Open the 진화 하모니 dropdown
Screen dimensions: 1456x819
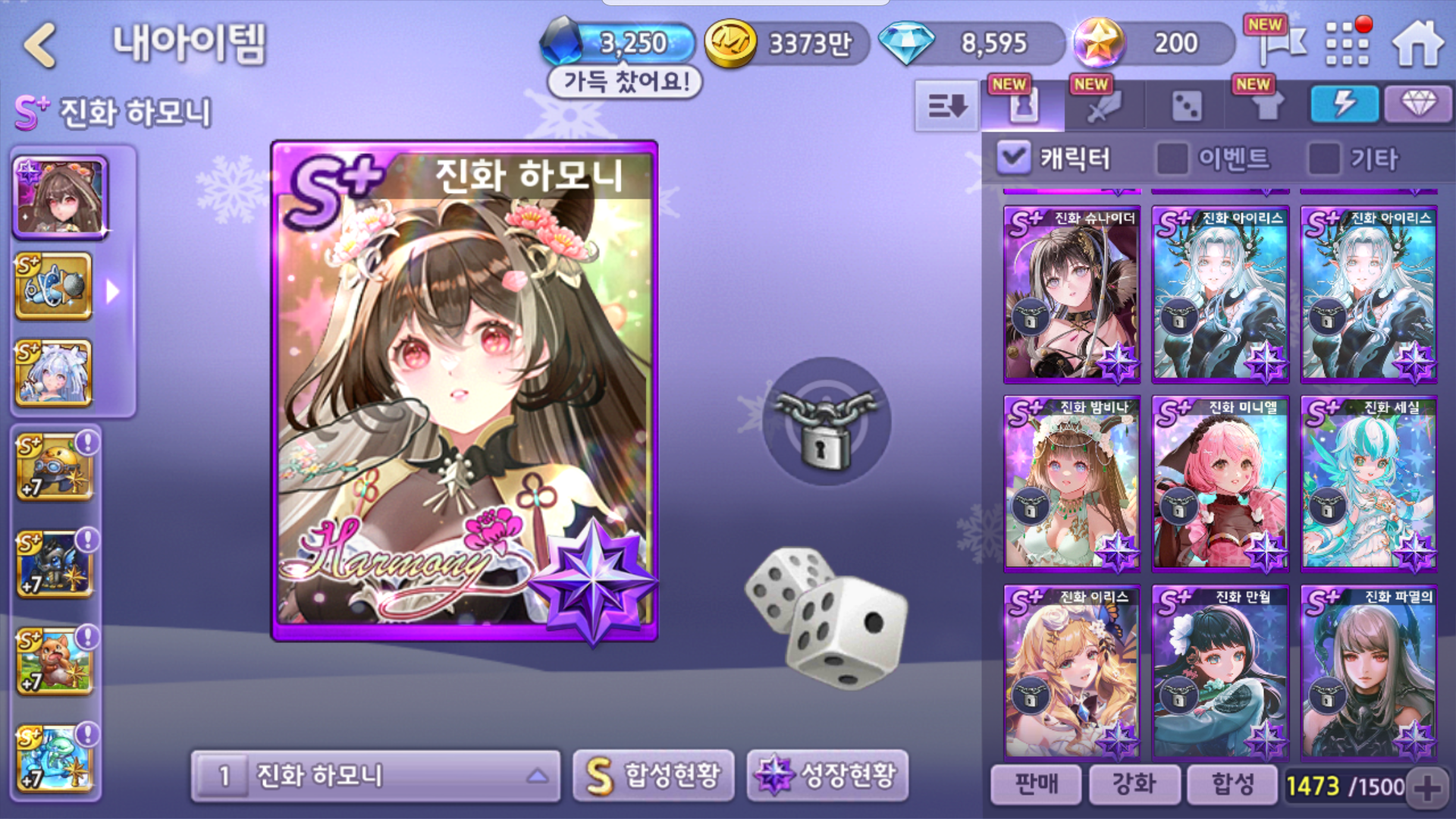376,776
